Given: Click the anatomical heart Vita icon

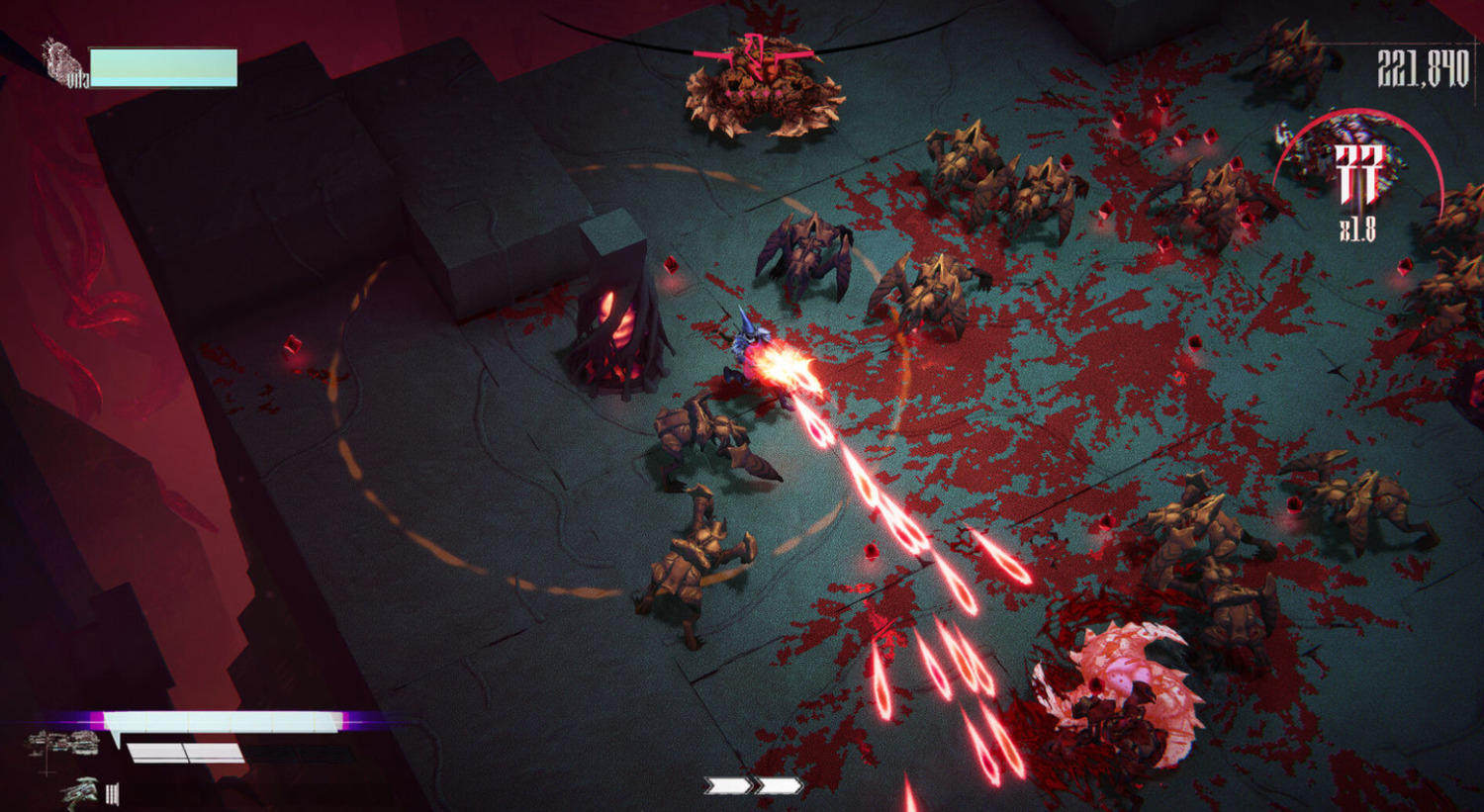Looking at the screenshot, I should click(x=63, y=63).
